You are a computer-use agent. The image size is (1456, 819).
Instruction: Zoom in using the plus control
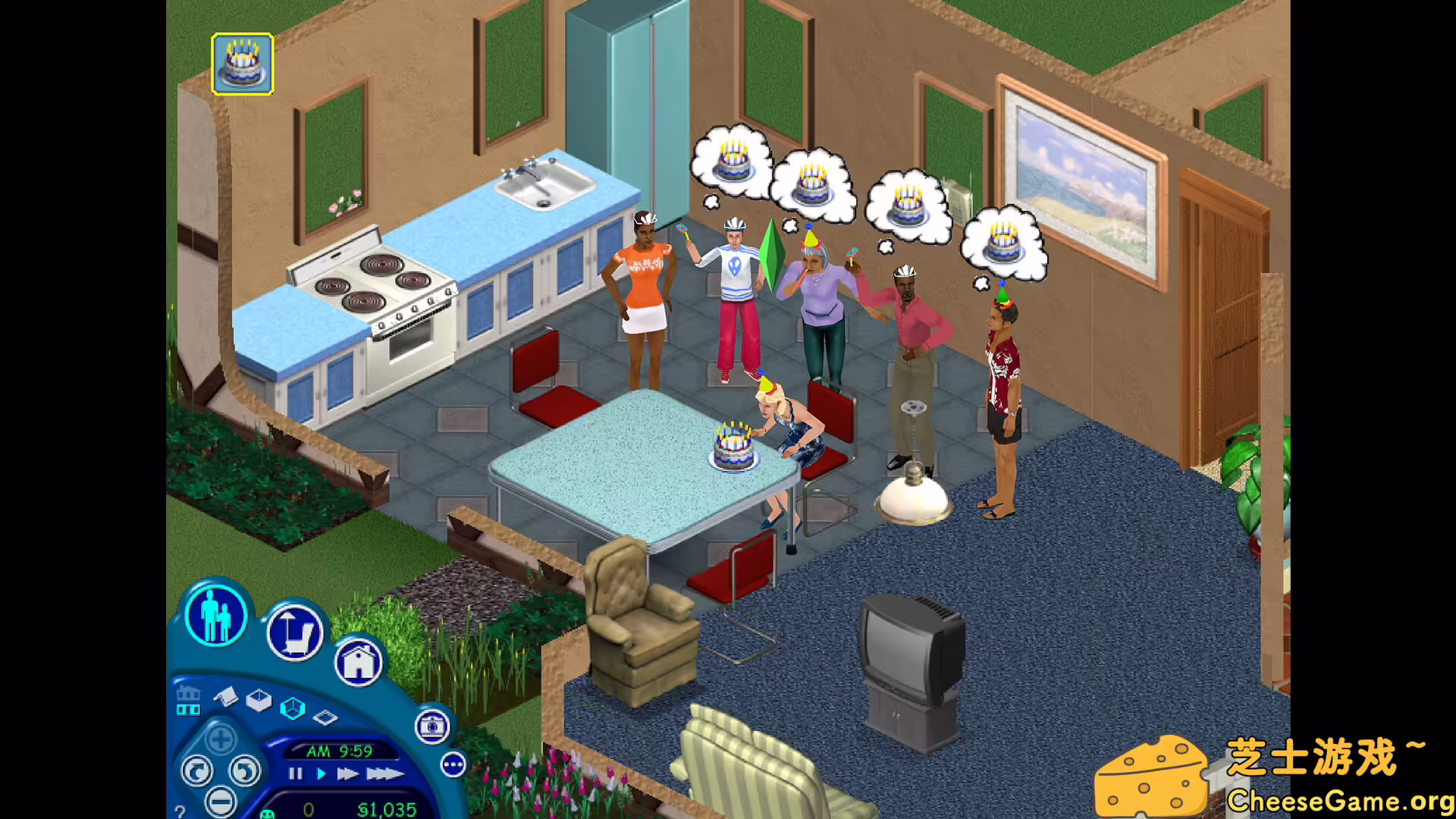pyautogui.click(x=220, y=739)
